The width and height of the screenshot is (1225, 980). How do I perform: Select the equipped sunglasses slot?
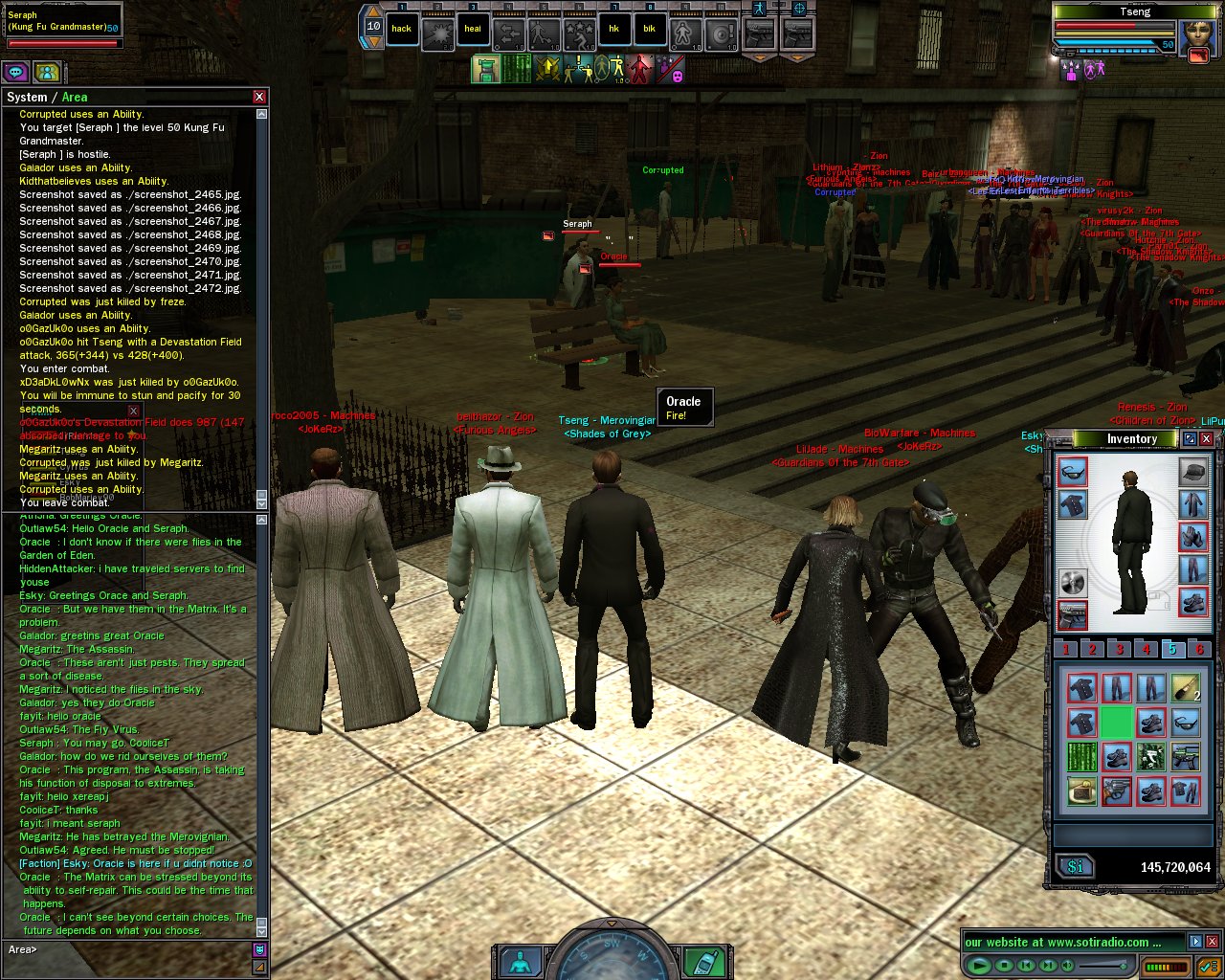[1073, 472]
